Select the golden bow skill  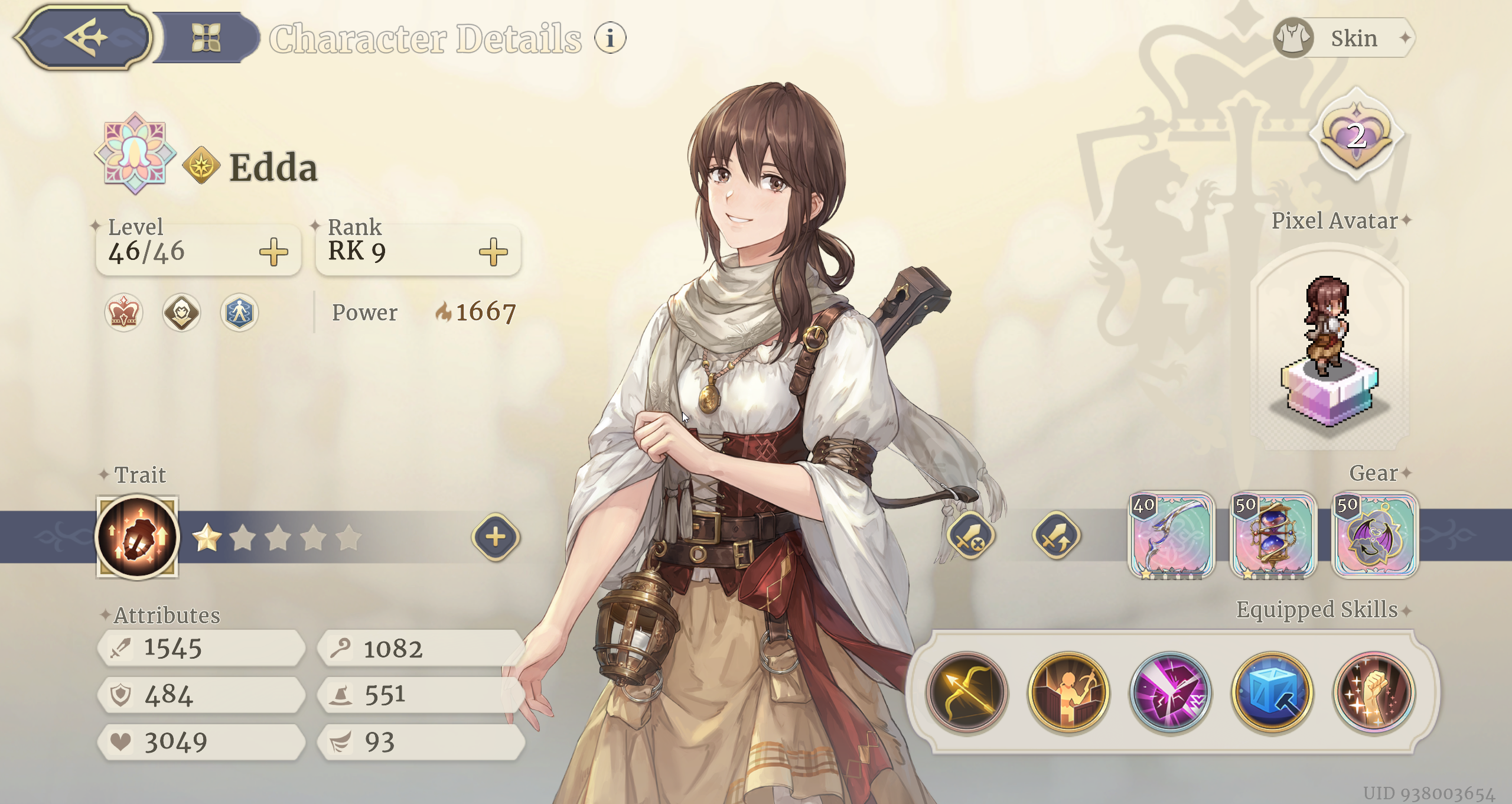coord(967,692)
